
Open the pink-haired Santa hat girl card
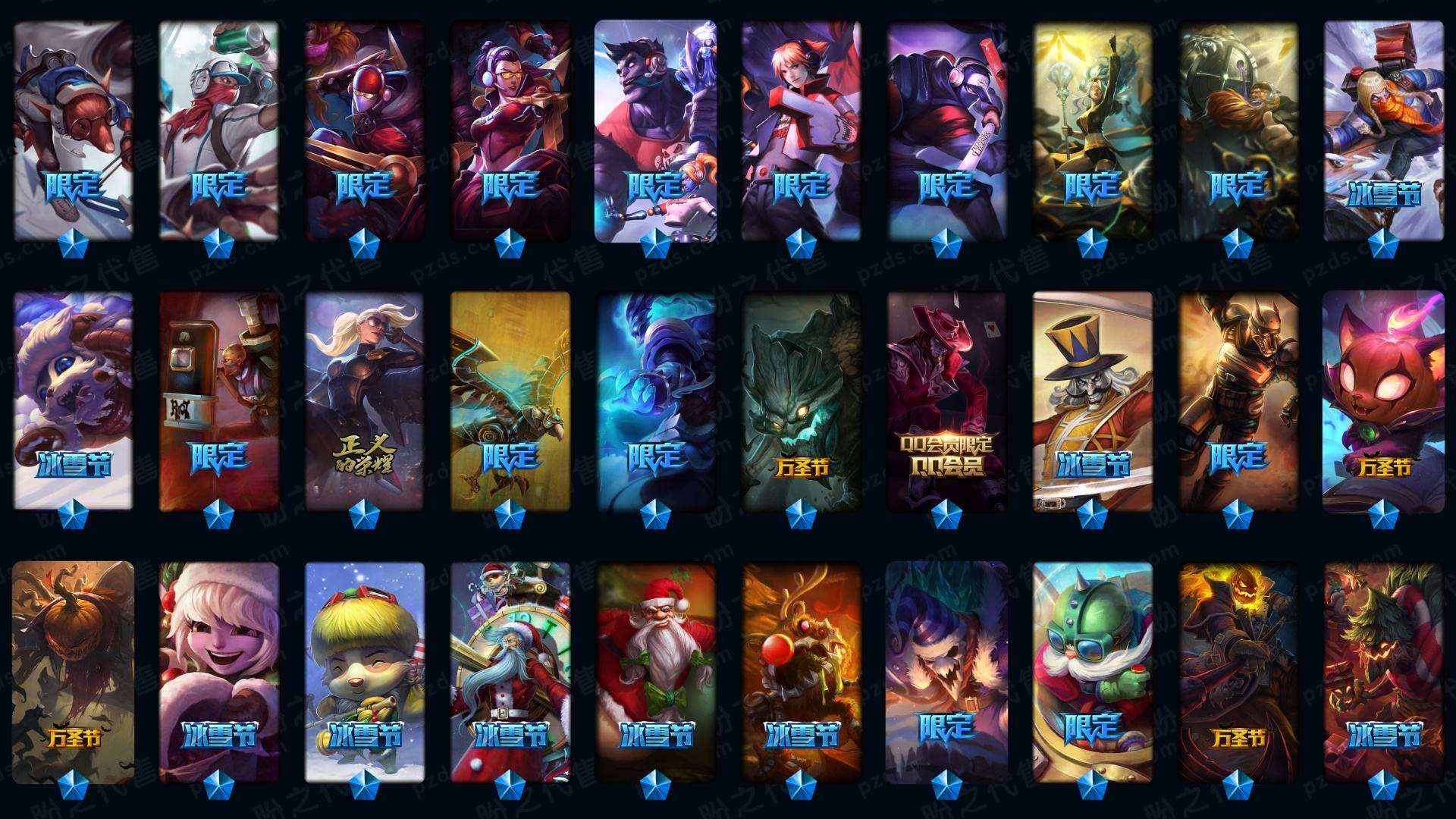tap(218, 672)
